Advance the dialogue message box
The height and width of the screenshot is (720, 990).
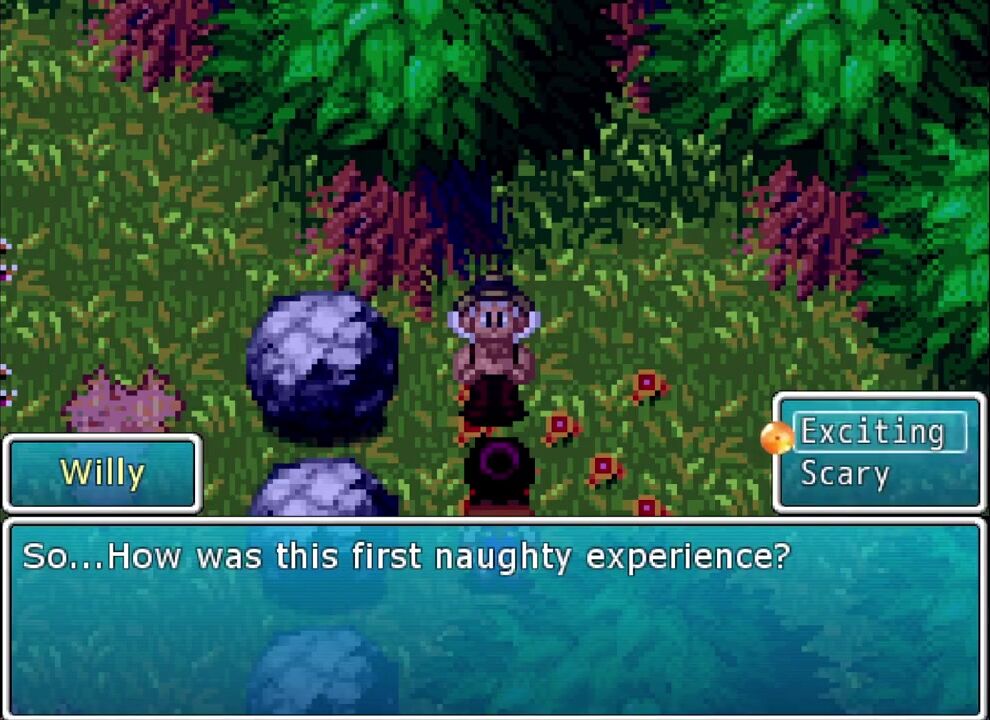click(x=494, y=616)
